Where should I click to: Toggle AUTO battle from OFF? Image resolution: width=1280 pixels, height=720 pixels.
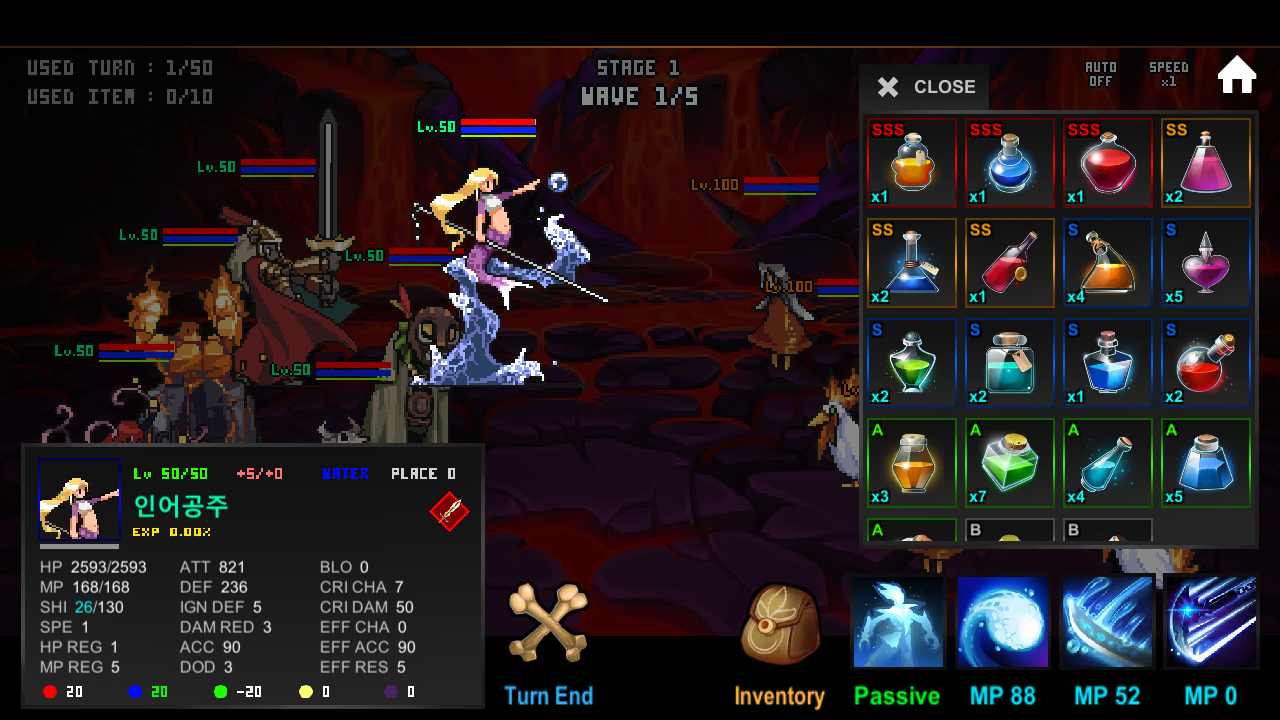(1100, 74)
